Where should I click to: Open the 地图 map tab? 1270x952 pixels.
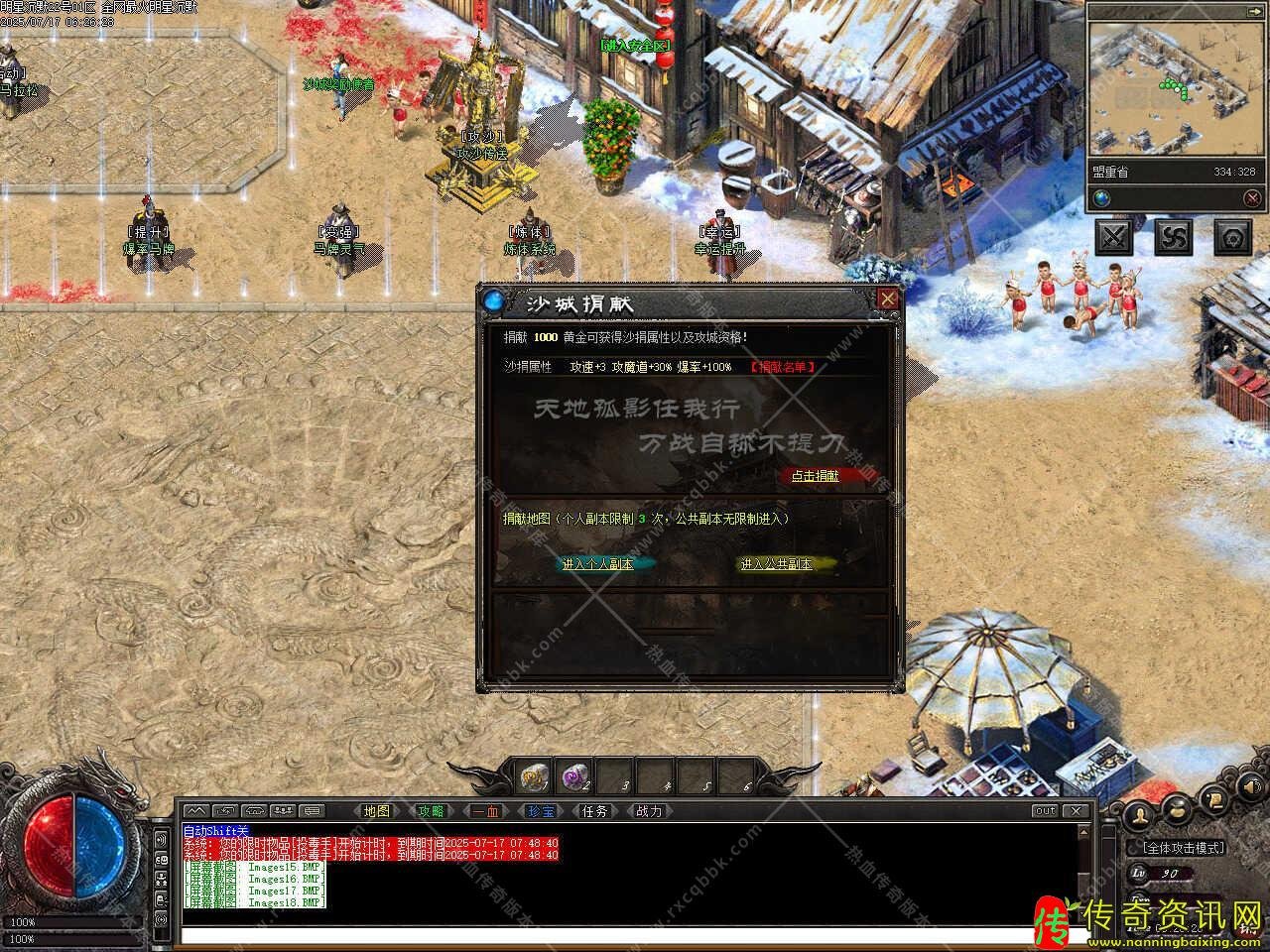click(x=377, y=811)
